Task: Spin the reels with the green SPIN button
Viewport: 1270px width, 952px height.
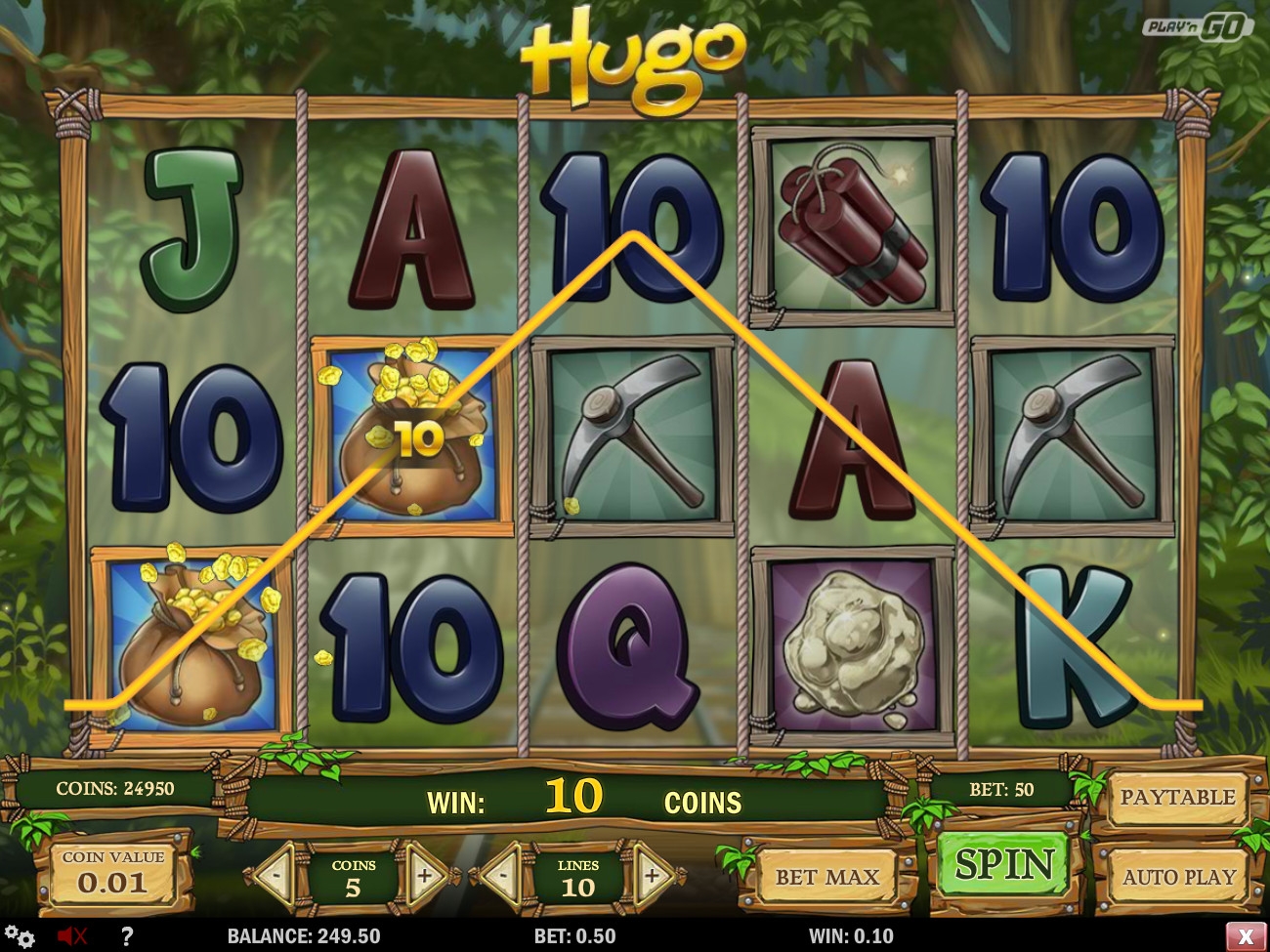Action: [1003, 865]
